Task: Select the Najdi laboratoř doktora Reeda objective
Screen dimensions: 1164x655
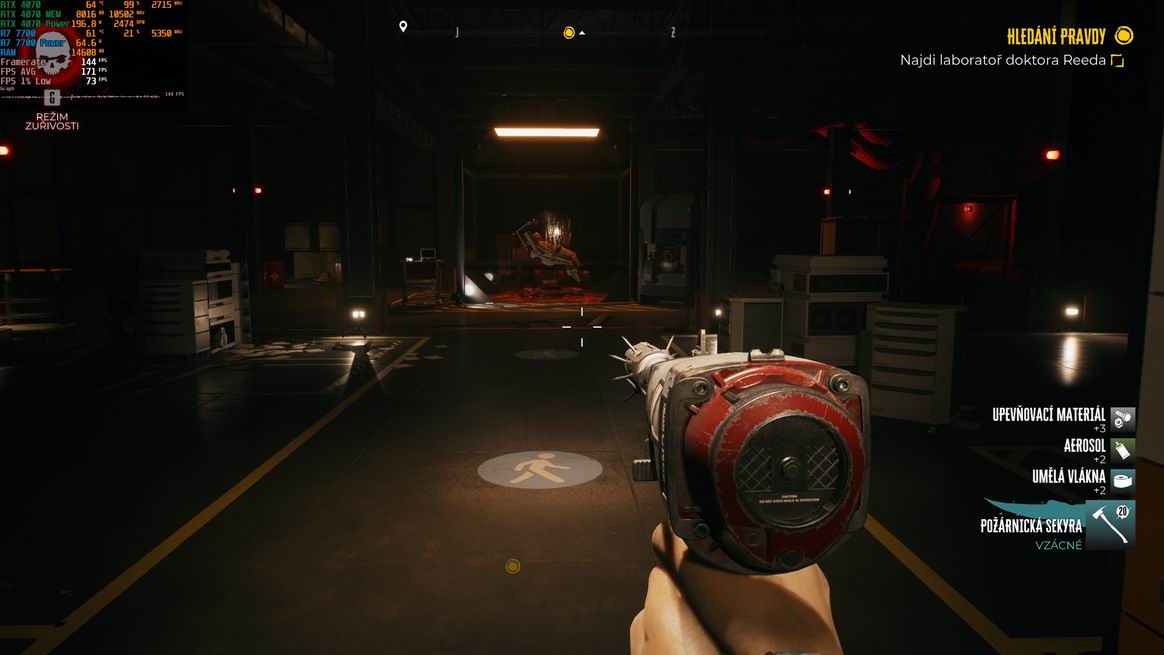Action: pyautogui.click(x=1003, y=60)
